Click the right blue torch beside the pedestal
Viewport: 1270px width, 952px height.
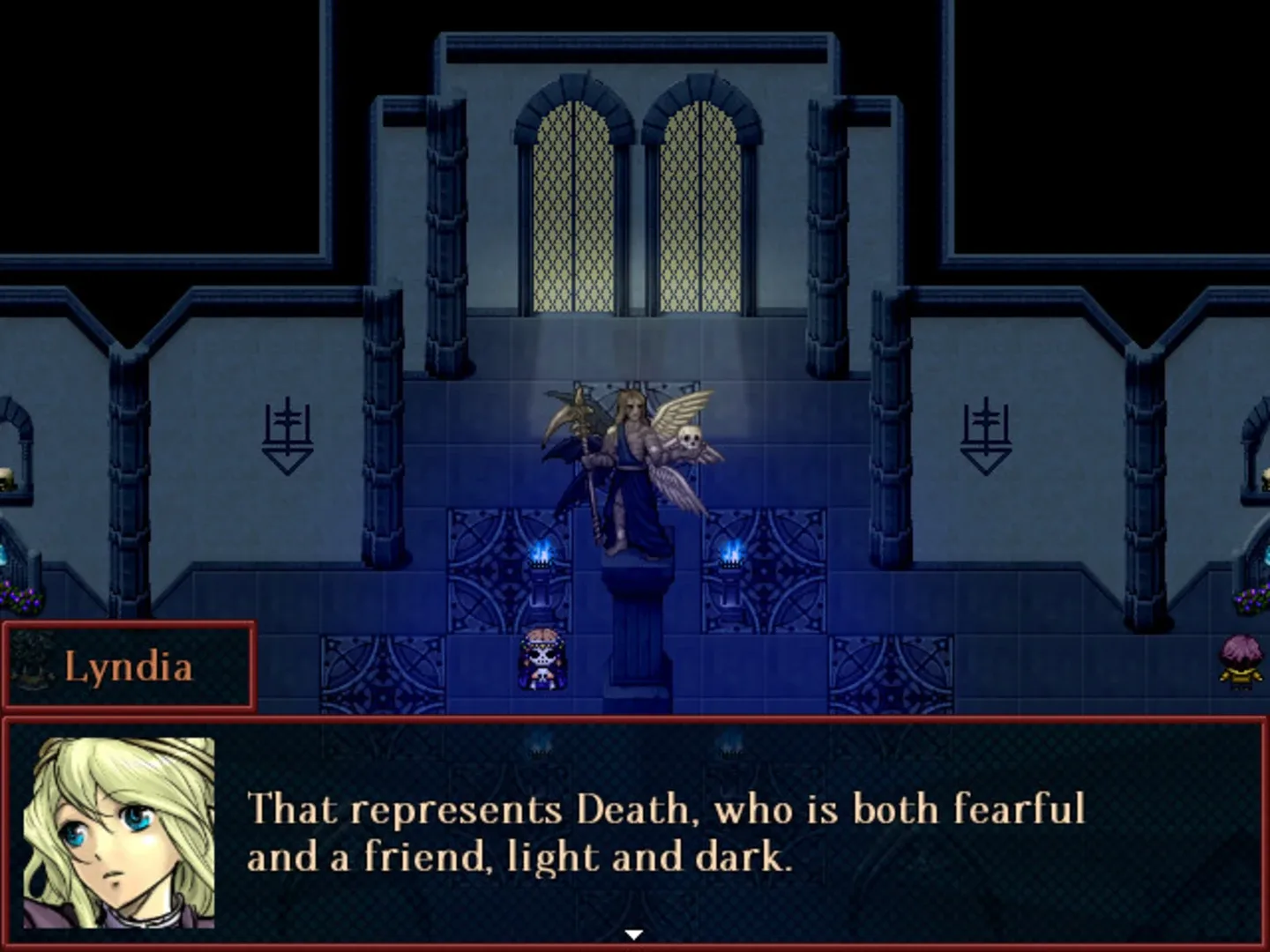pos(732,551)
